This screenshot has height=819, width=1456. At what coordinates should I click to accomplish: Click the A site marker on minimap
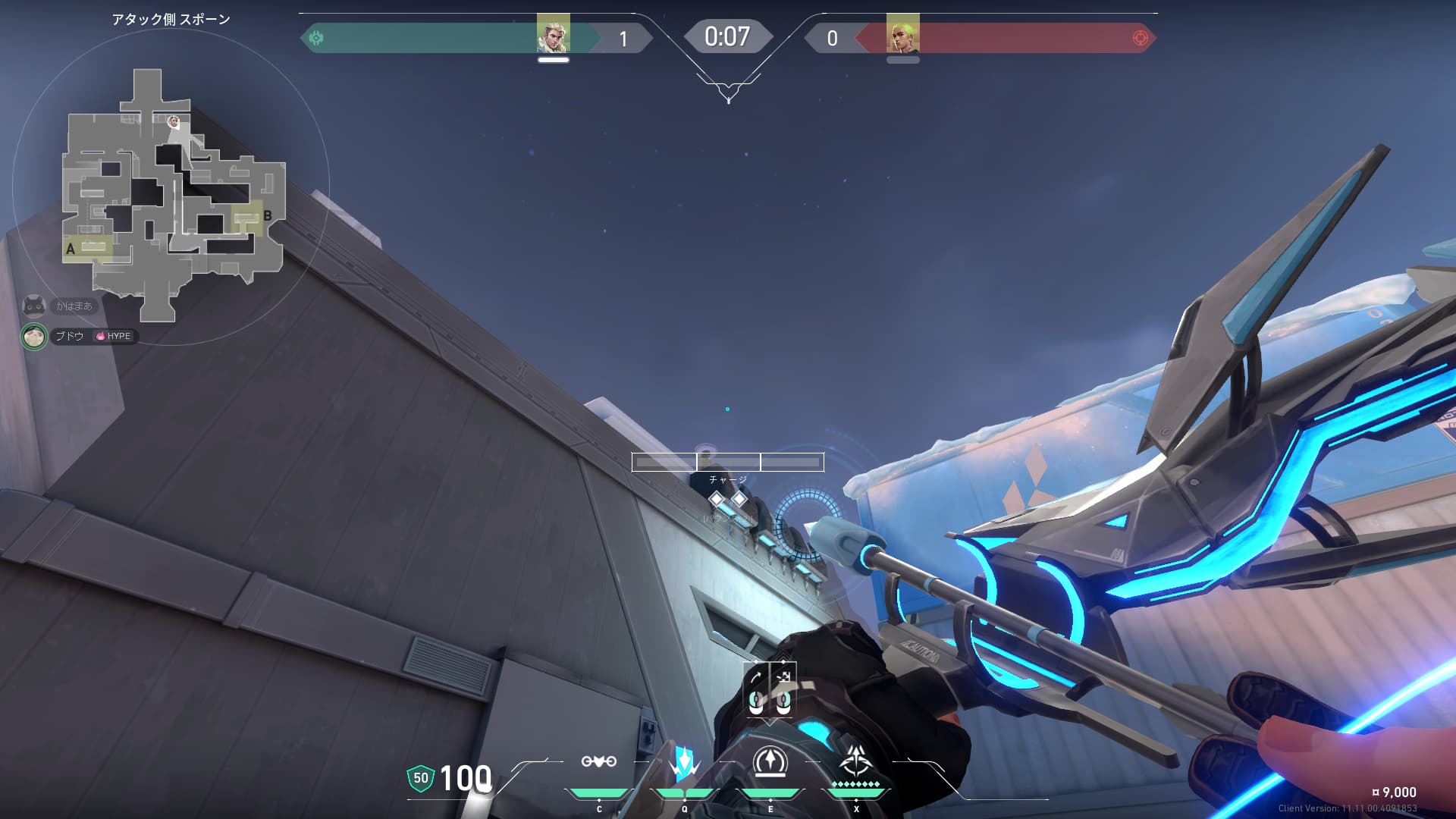point(71,249)
